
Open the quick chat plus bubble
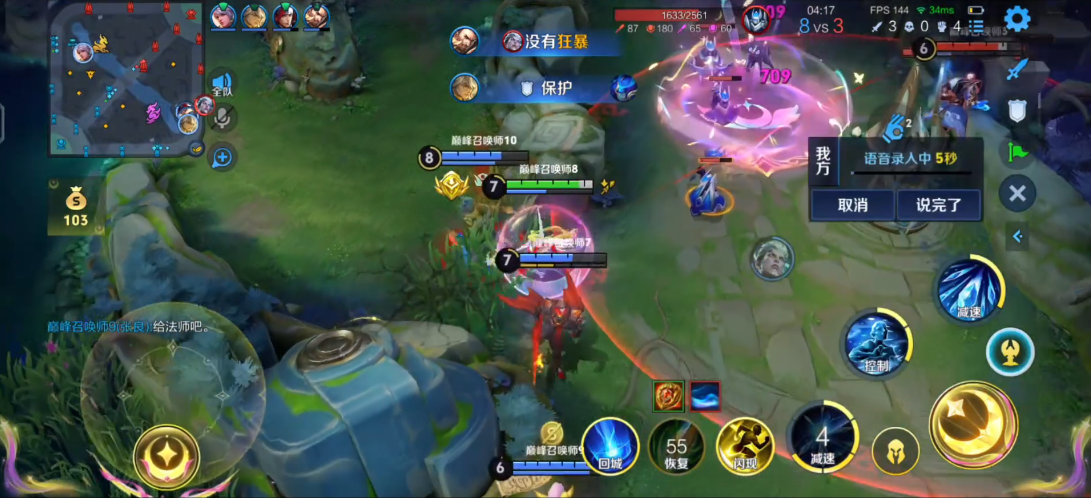[221, 156]
